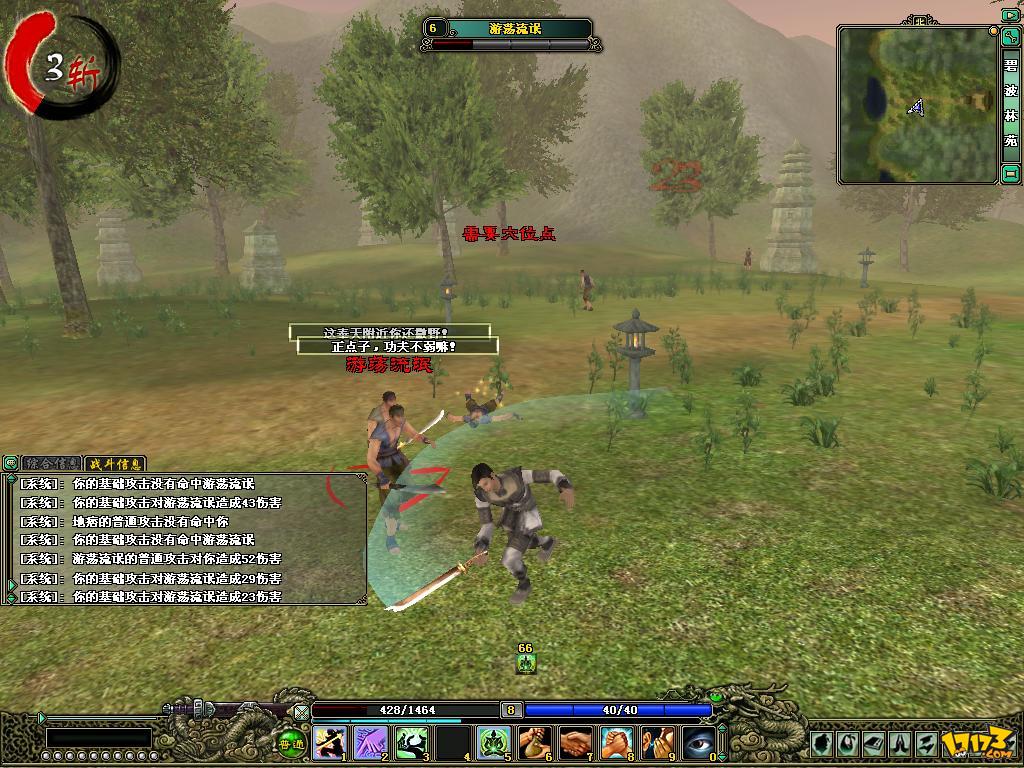Select the 战斗信息 combat log tab
1024x768 pixels.
(115, 464)
